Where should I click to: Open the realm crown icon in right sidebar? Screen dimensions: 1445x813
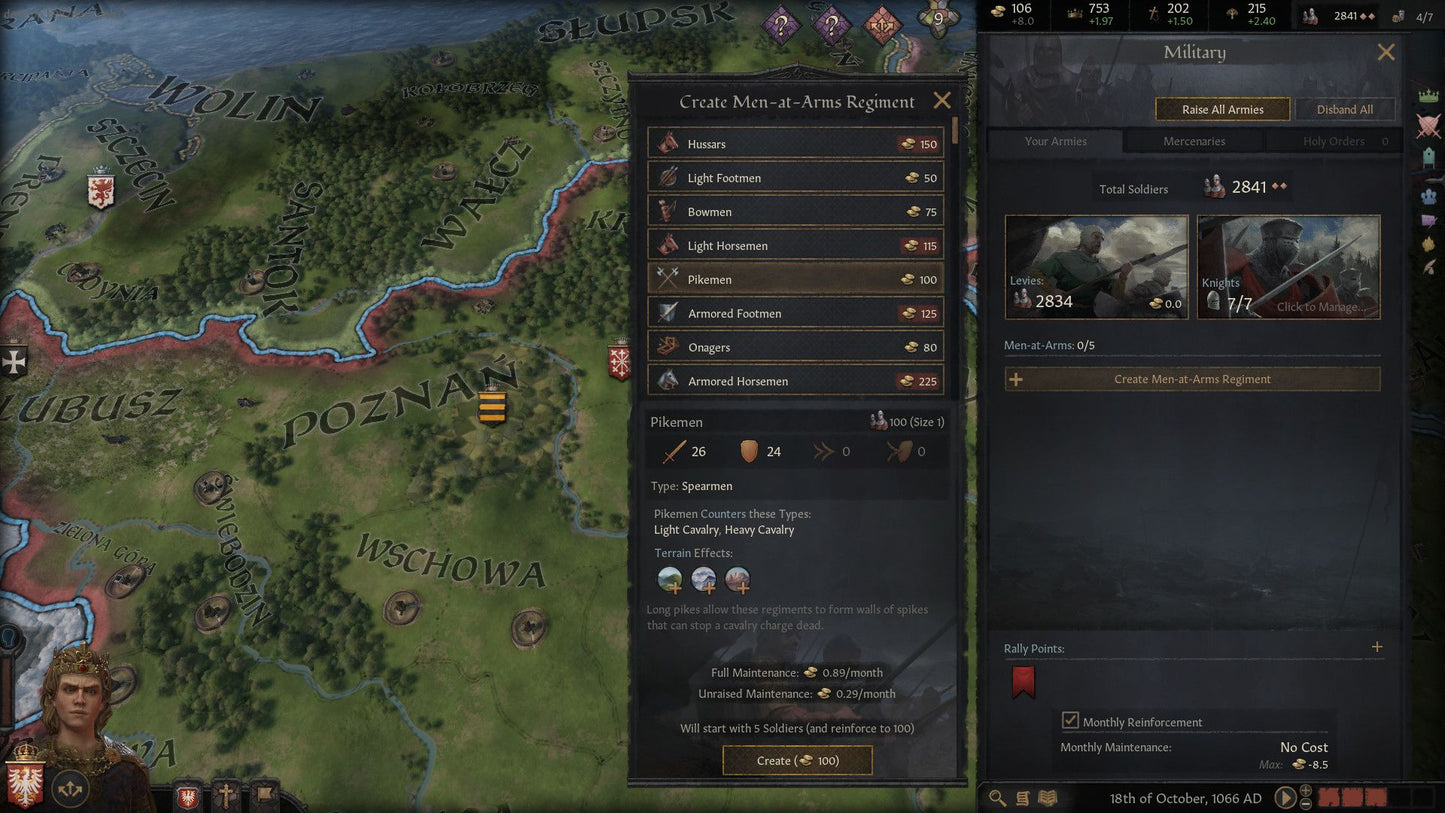pos(1429,95)
